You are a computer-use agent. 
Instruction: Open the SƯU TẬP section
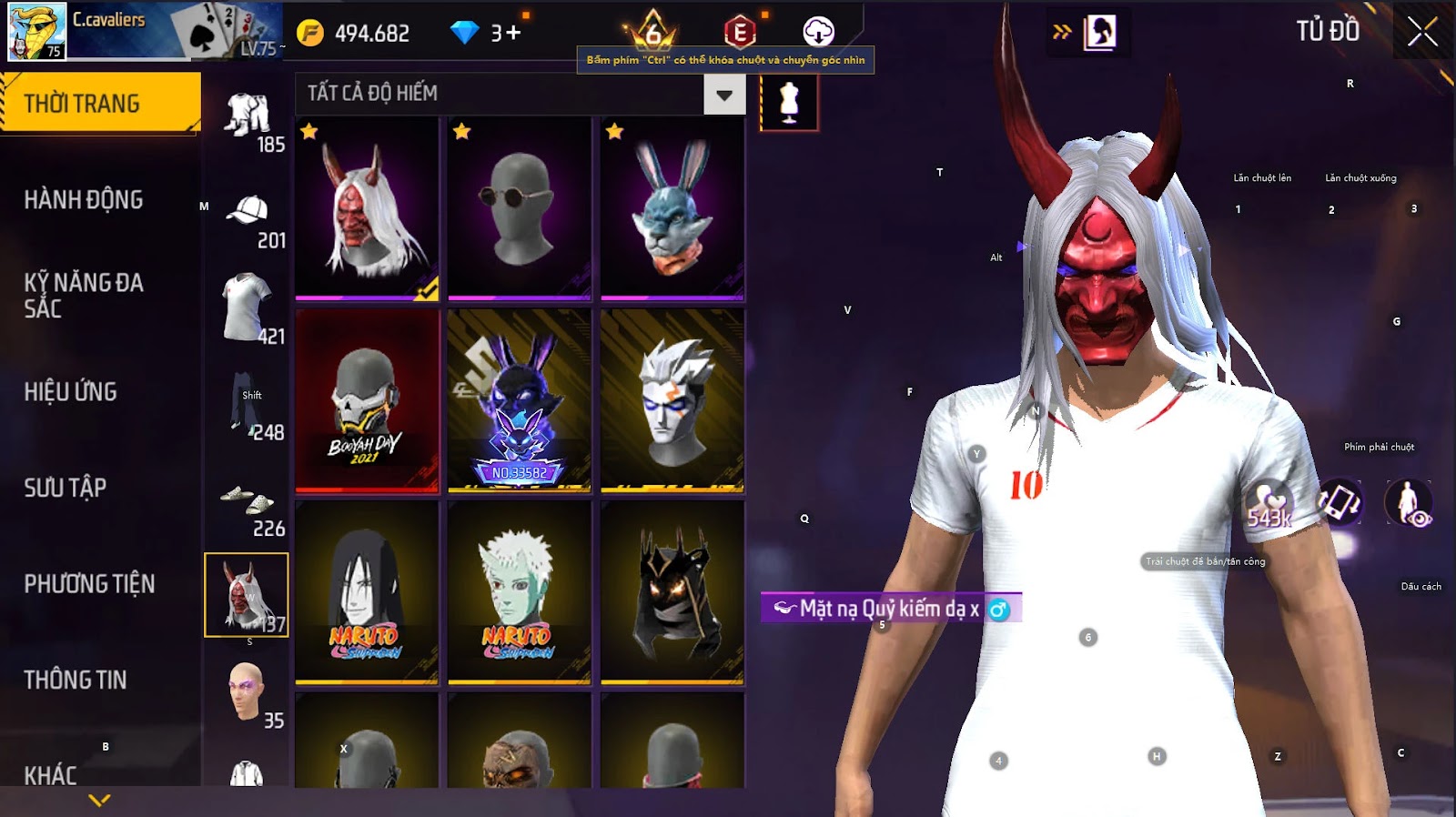[x=66, y=488]
